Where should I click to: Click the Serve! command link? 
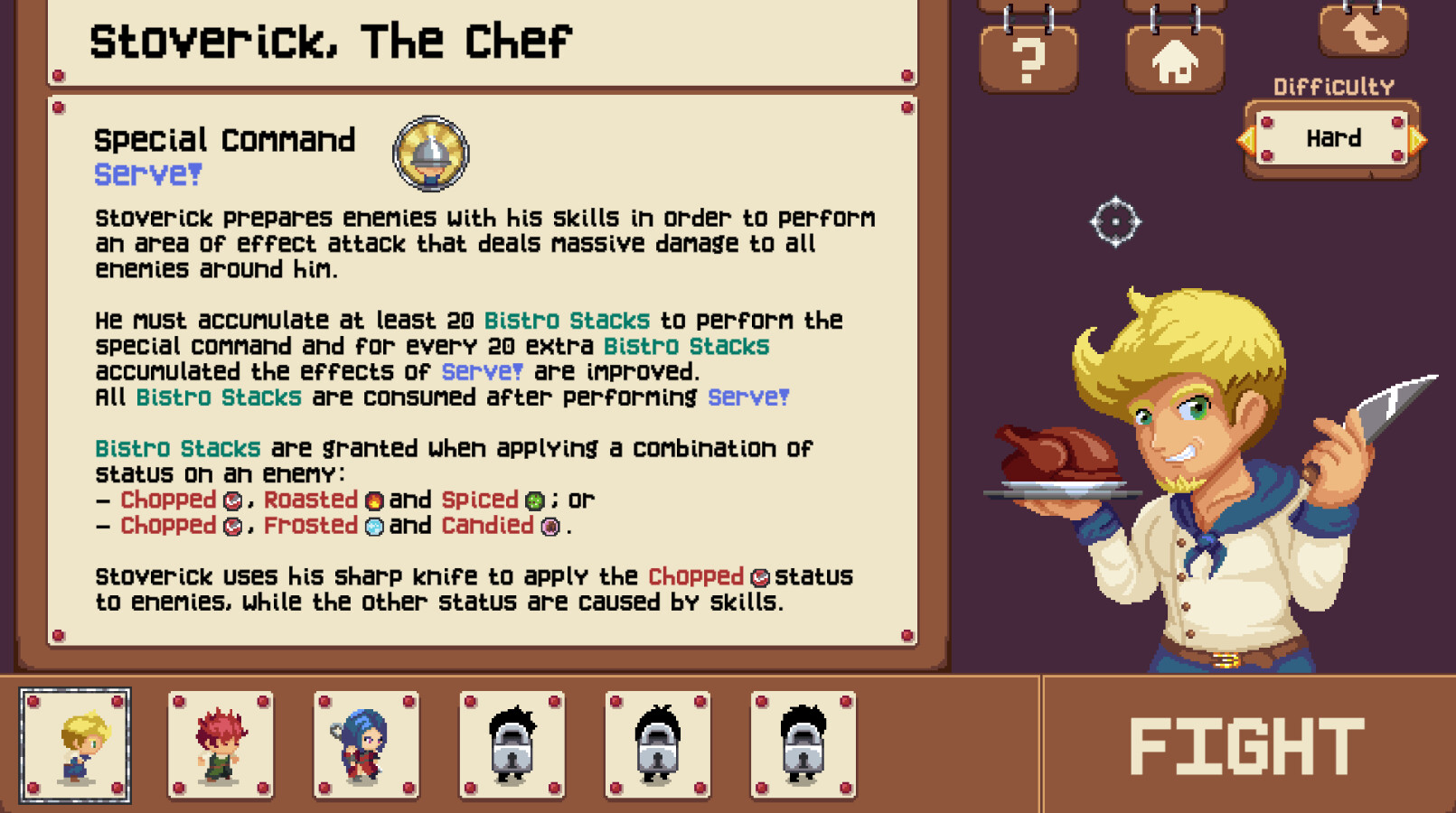147,173
